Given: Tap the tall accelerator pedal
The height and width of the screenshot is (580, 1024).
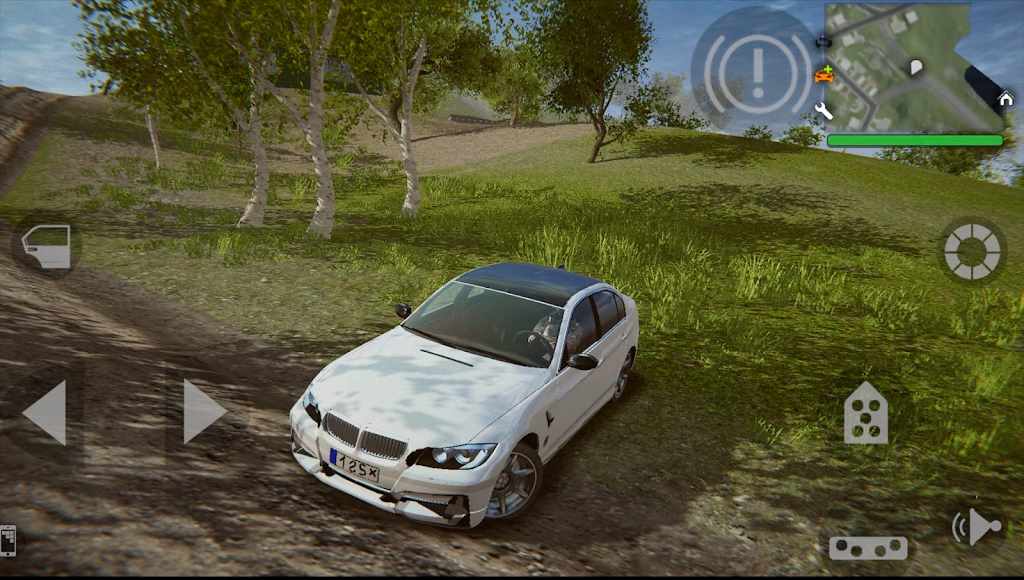Looking at the screenshot, I should click(866, 412).
